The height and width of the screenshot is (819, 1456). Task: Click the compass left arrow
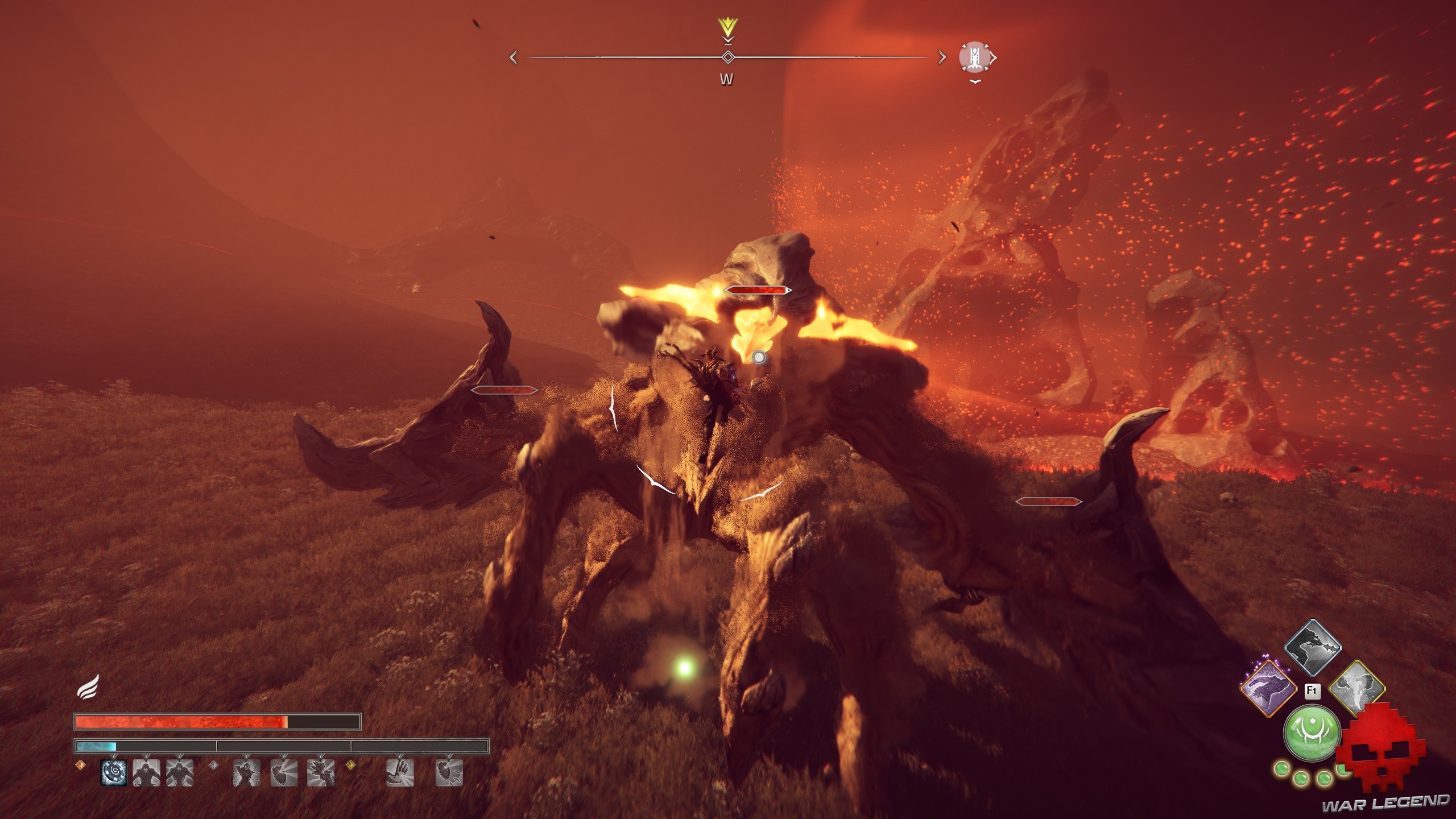pyautogui.click(x=514, y=57)
